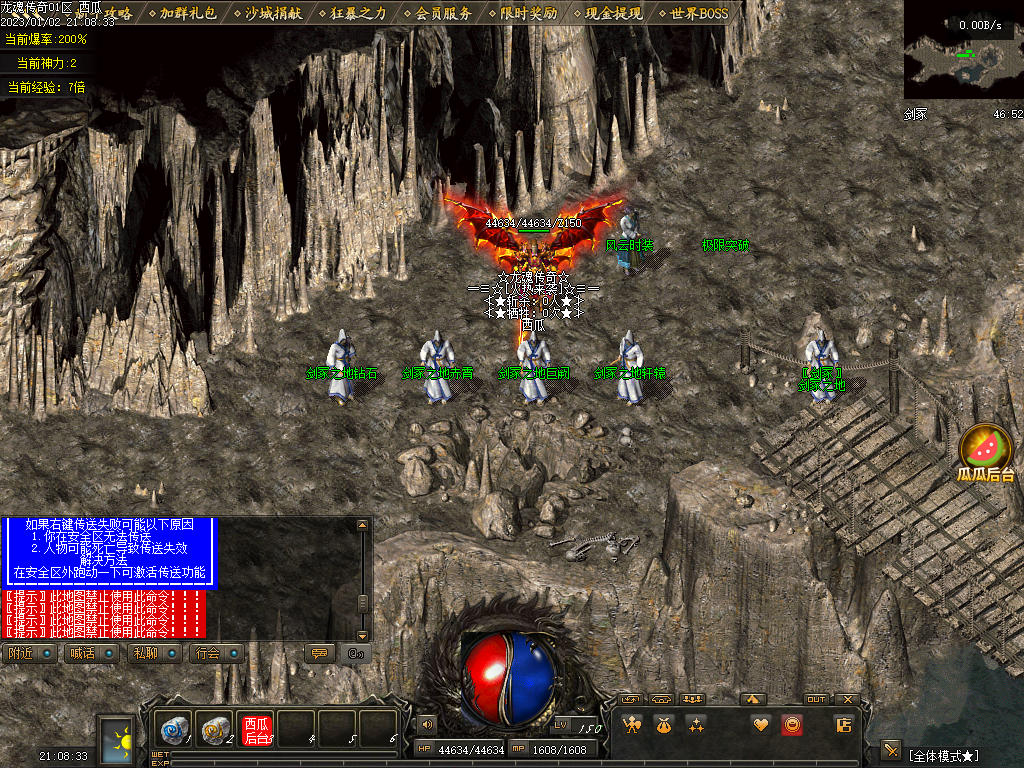The image size is (1024, 768).
Task: Open the money bag inventory icon
Action: click(x=663, y=725)
